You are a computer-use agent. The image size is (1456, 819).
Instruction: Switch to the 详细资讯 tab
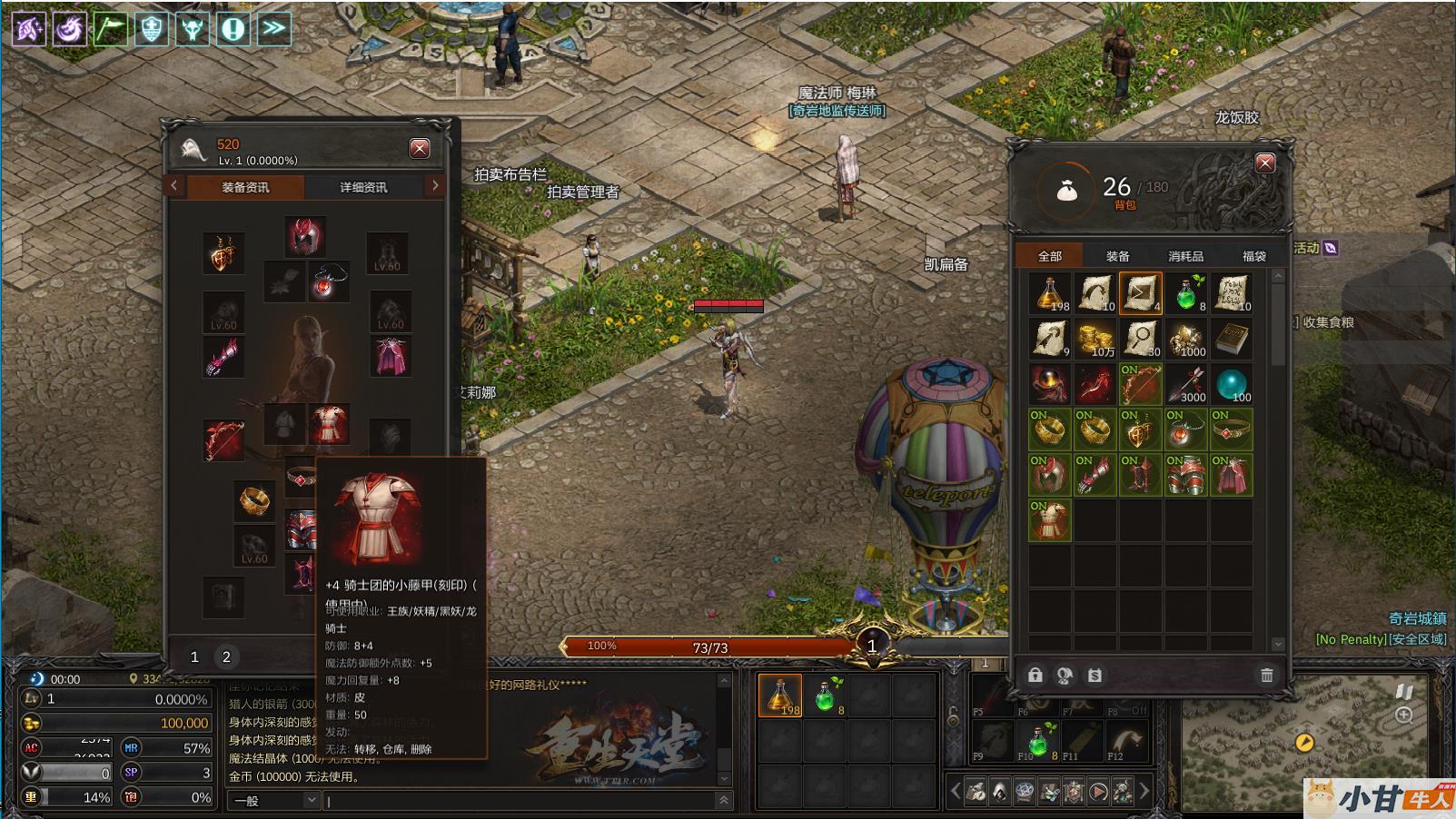pos(363,187)
